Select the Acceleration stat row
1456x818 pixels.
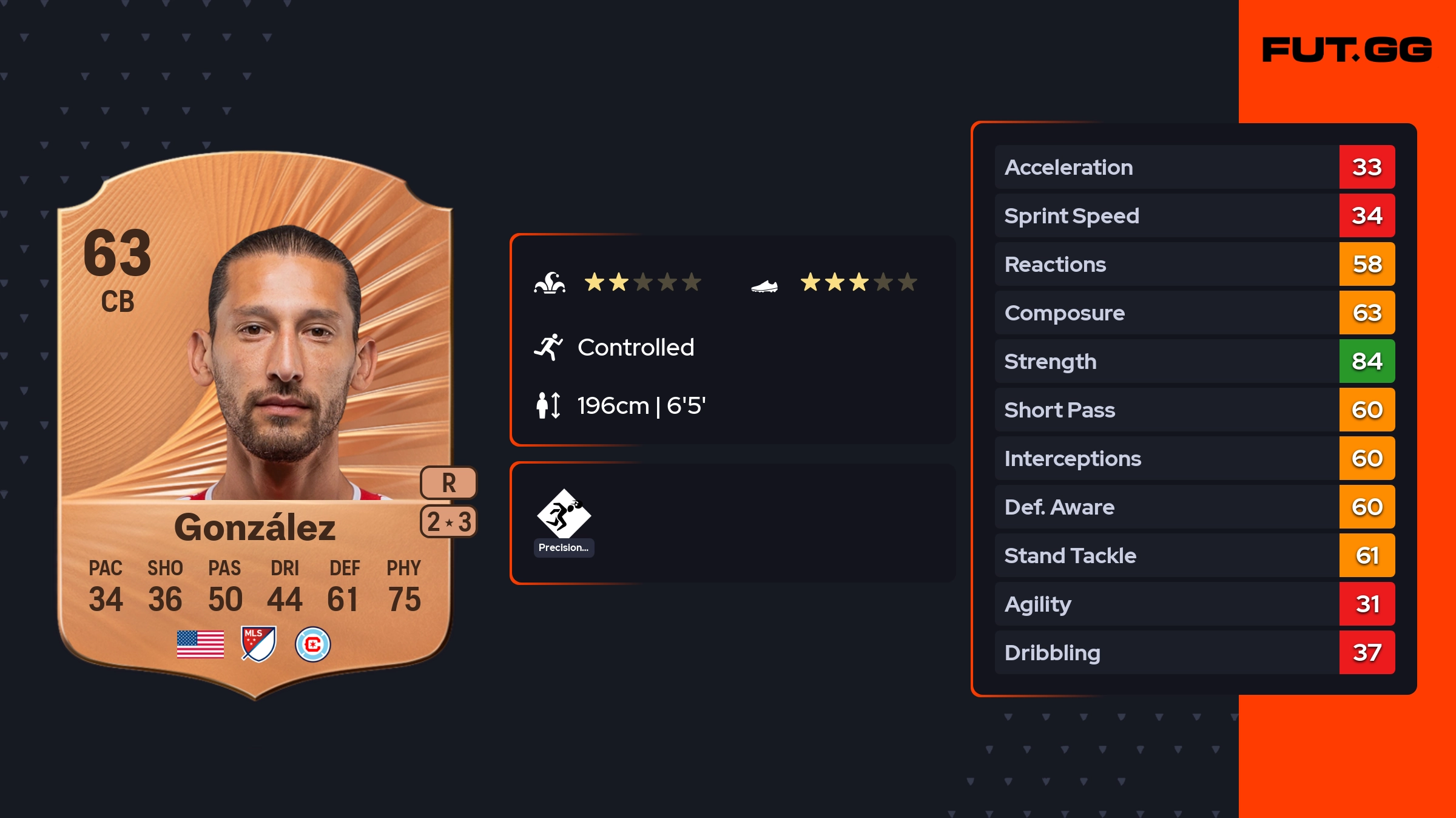(x=1195, y=167)
